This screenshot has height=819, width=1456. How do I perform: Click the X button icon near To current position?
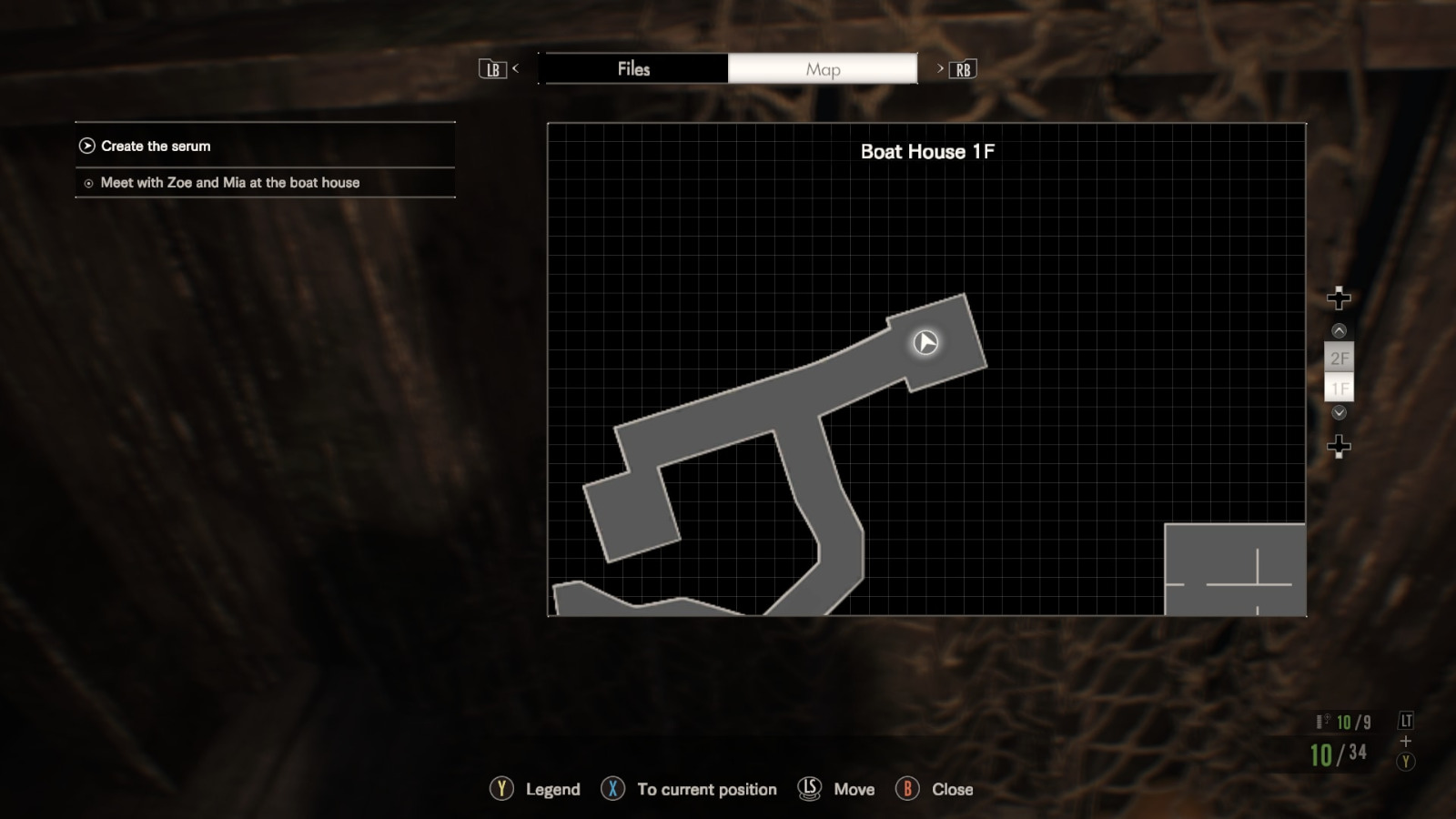click(613, 789)
